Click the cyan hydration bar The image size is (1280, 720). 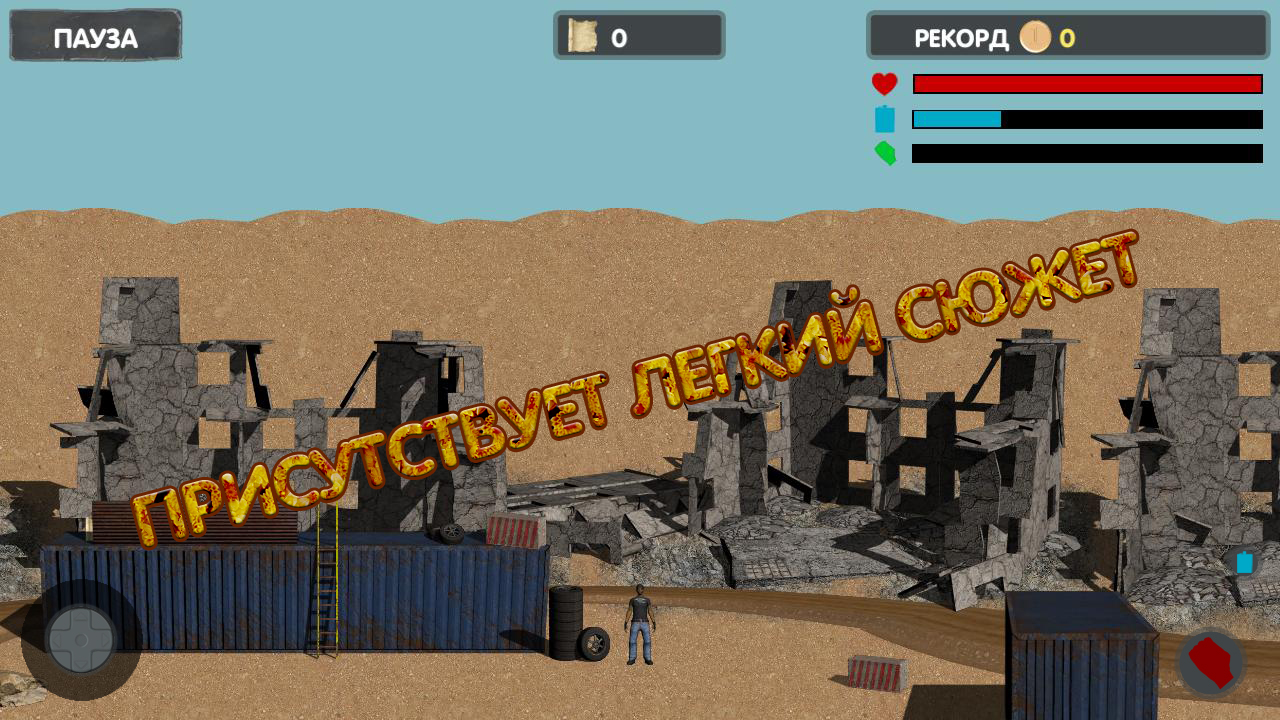point(955,119)
